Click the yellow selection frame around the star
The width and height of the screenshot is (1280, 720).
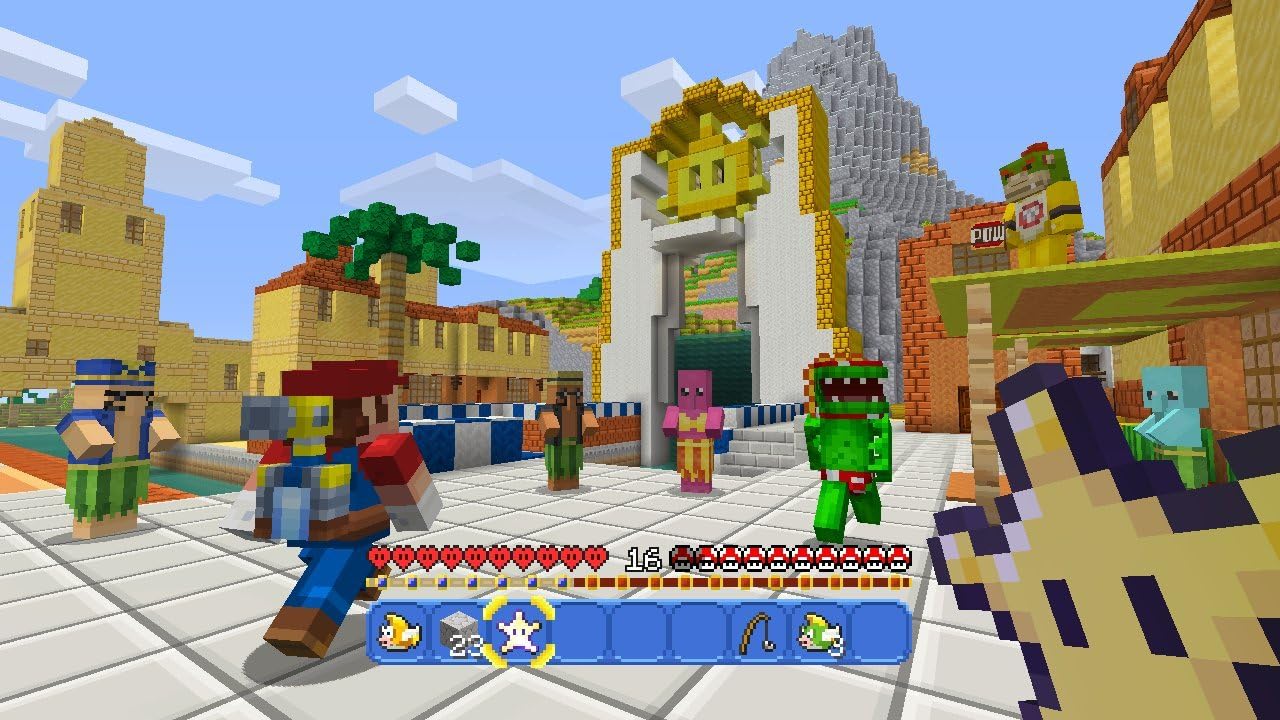[521, 630]
